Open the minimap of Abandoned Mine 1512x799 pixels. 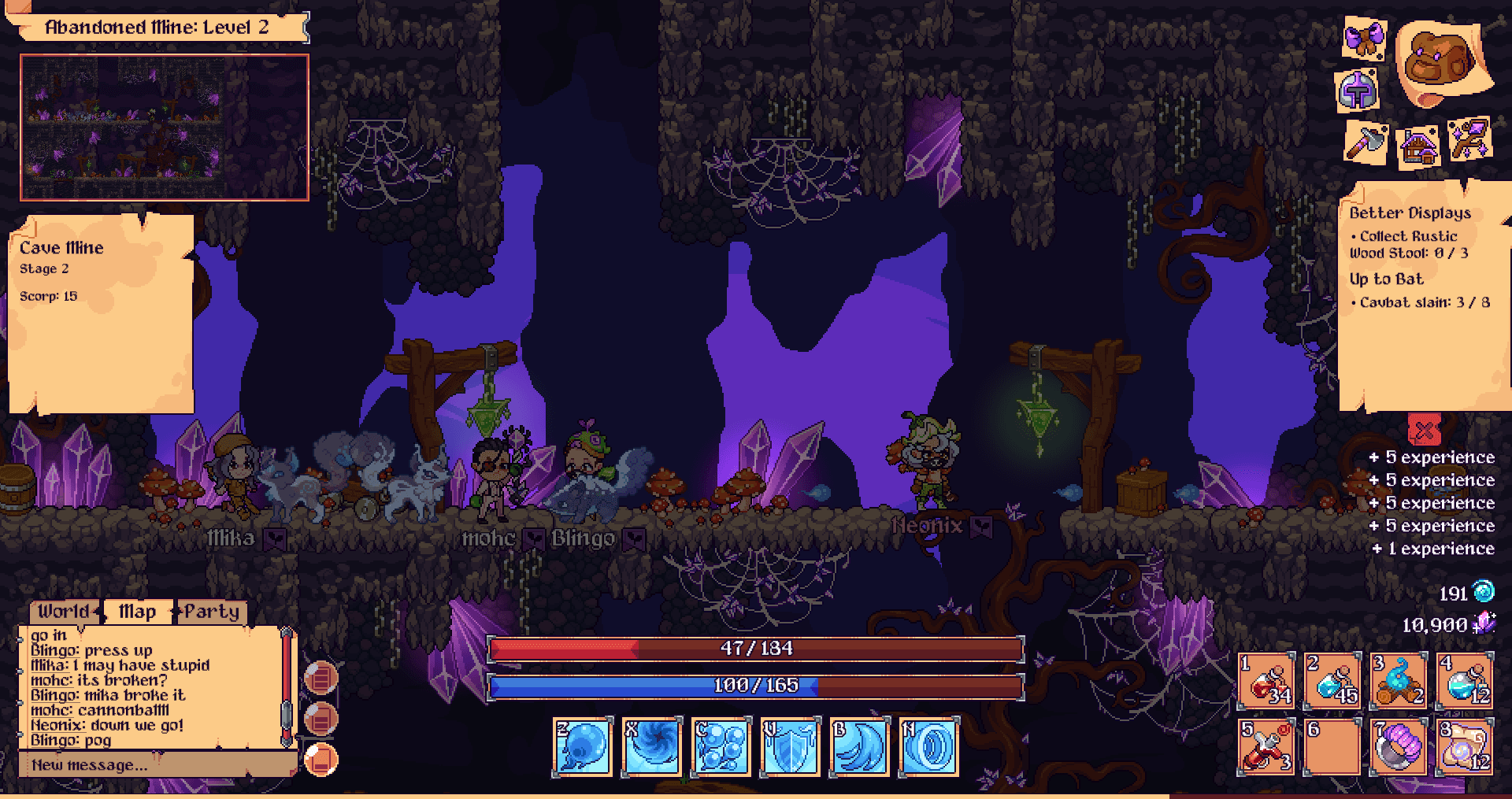pos(164,128)
